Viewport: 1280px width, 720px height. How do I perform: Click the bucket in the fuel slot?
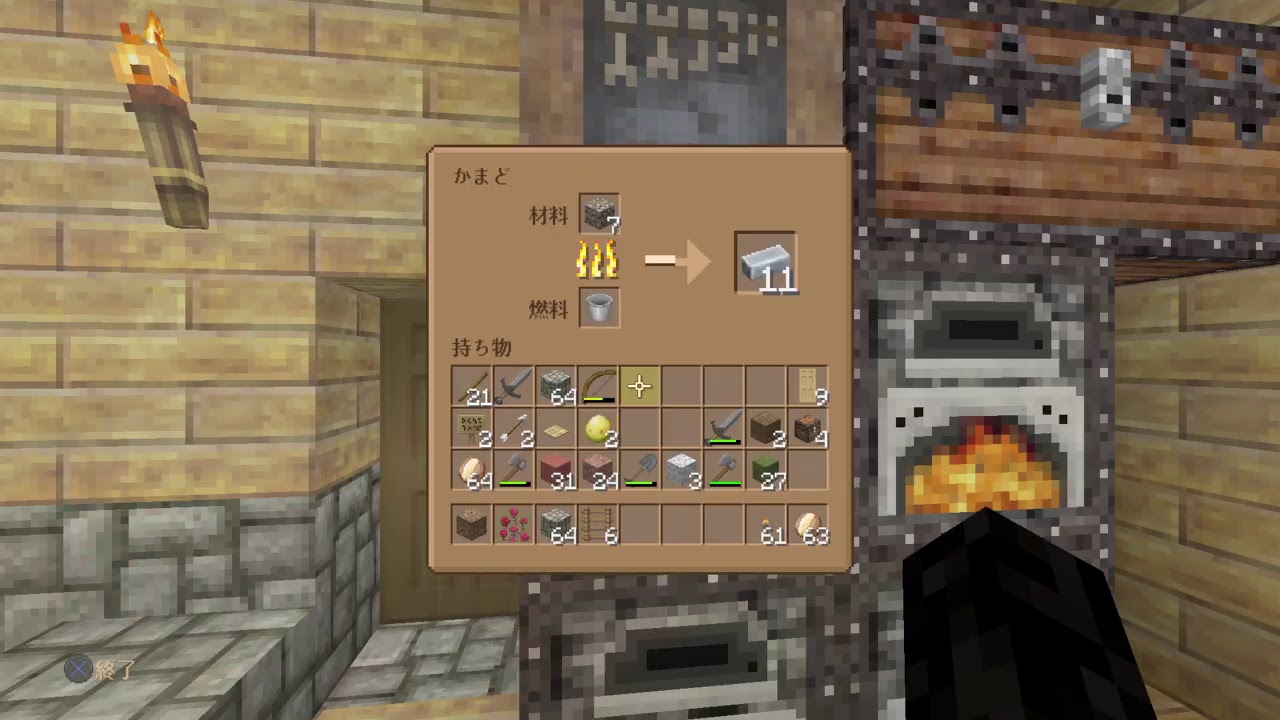pyautogui.click(x=598, y=308)
